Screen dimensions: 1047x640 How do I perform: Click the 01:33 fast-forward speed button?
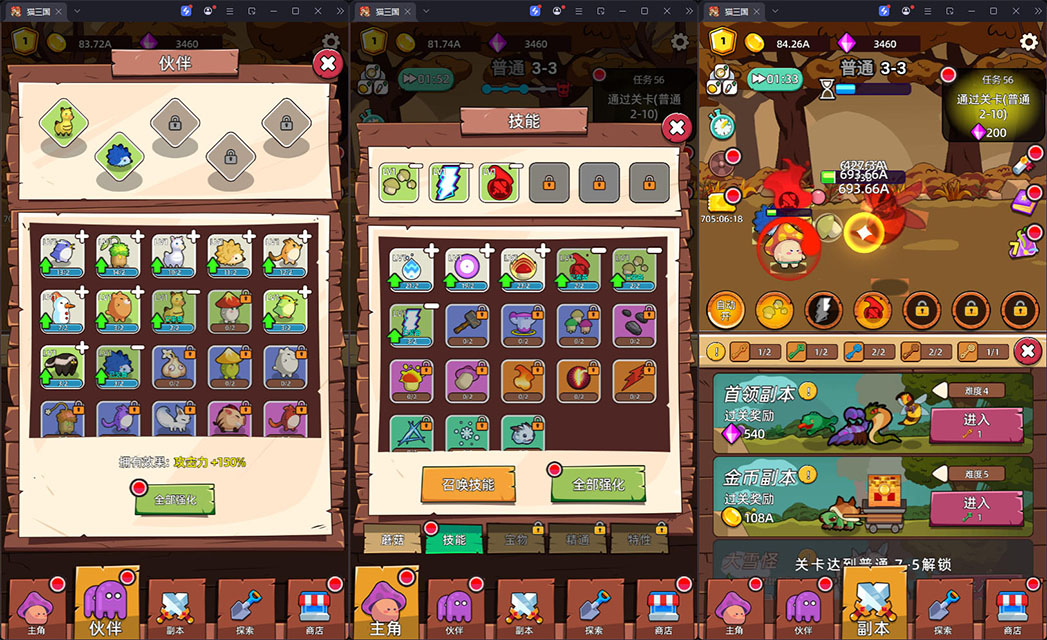pos(774,79)
